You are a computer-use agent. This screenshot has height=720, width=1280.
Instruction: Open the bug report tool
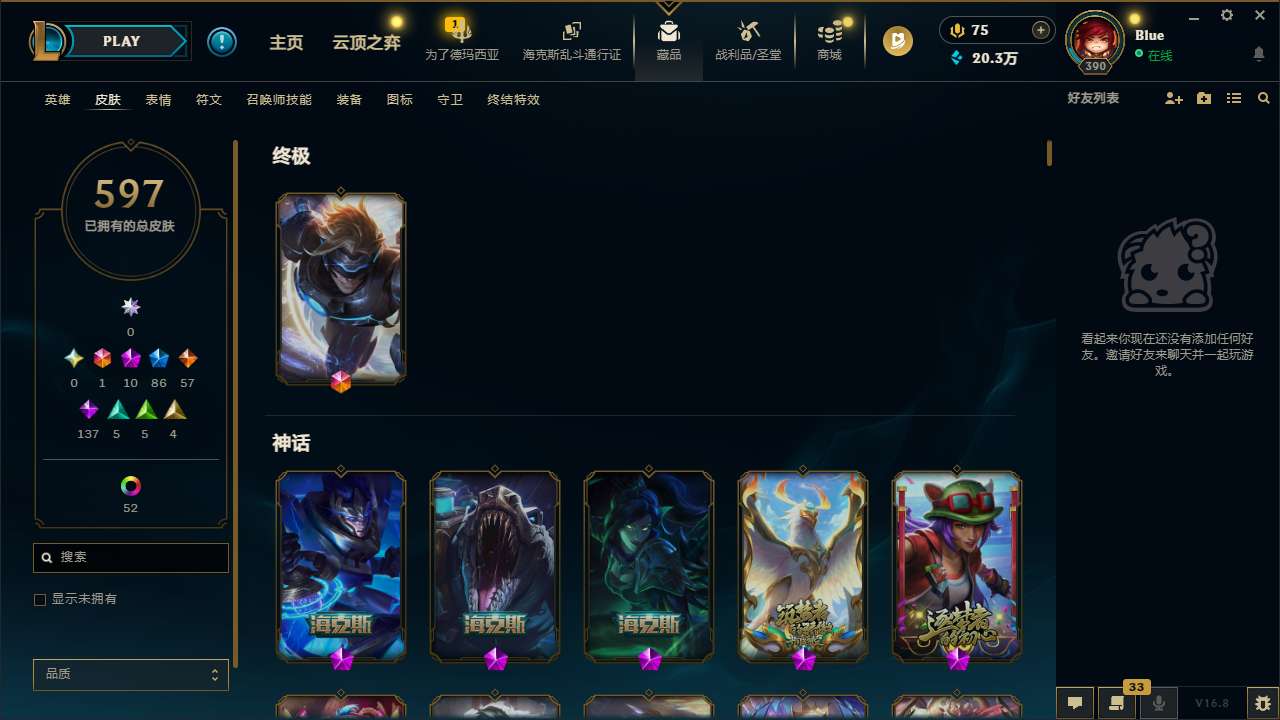click(1262, 703)
